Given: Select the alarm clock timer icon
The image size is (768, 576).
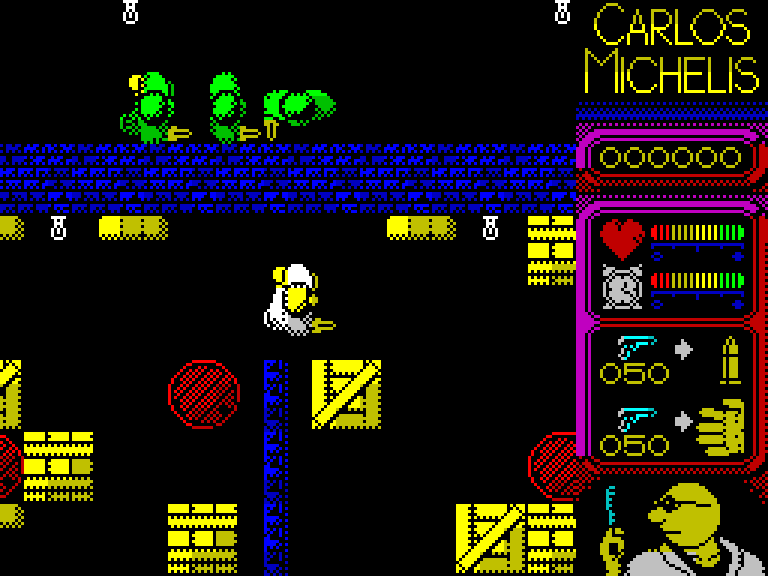Looking at the screenshot, I should [x=622, y=286].
